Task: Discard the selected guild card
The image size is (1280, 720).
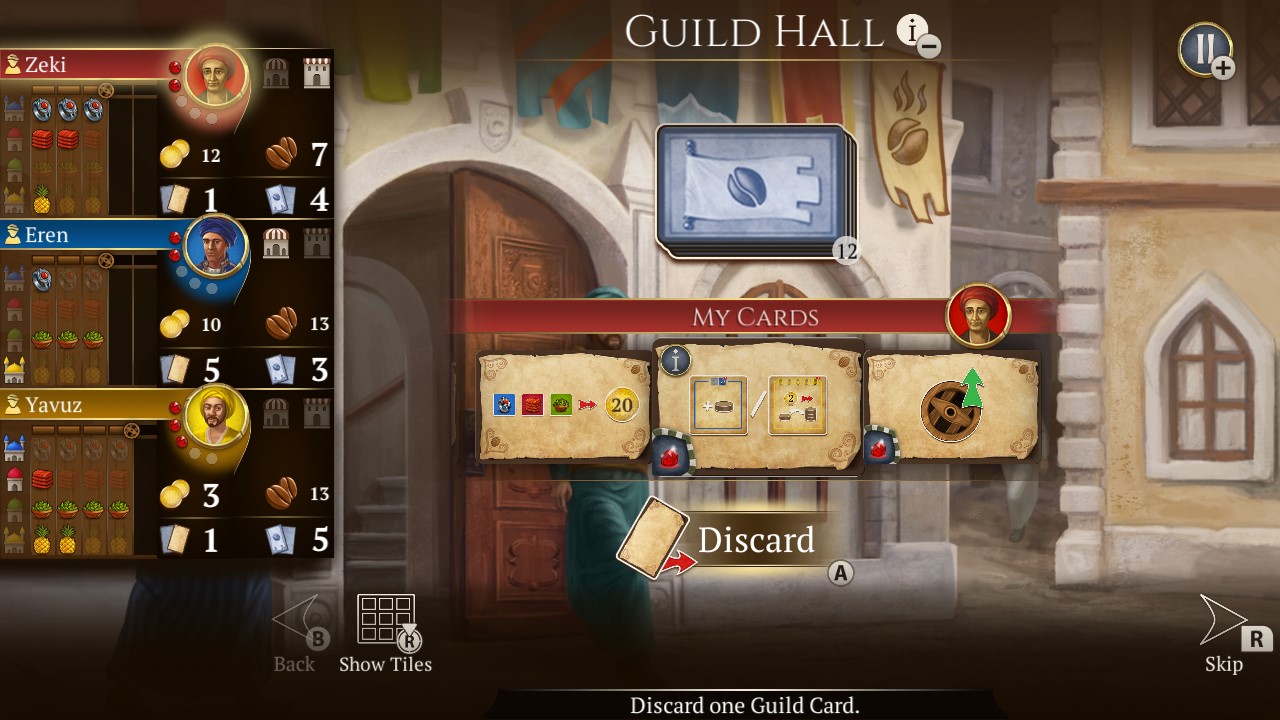Action: (x=757, y=541)
